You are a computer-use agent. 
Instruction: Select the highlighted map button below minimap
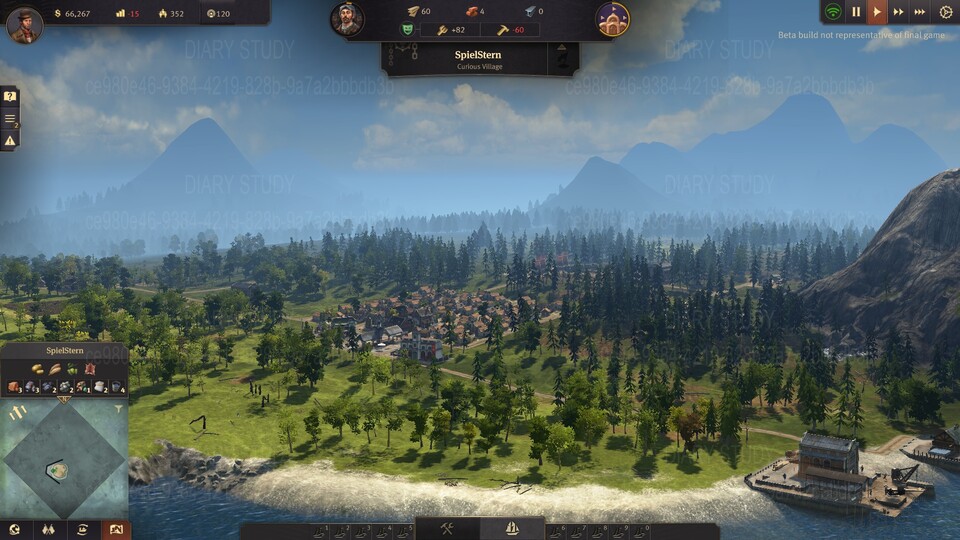point(115,530)
